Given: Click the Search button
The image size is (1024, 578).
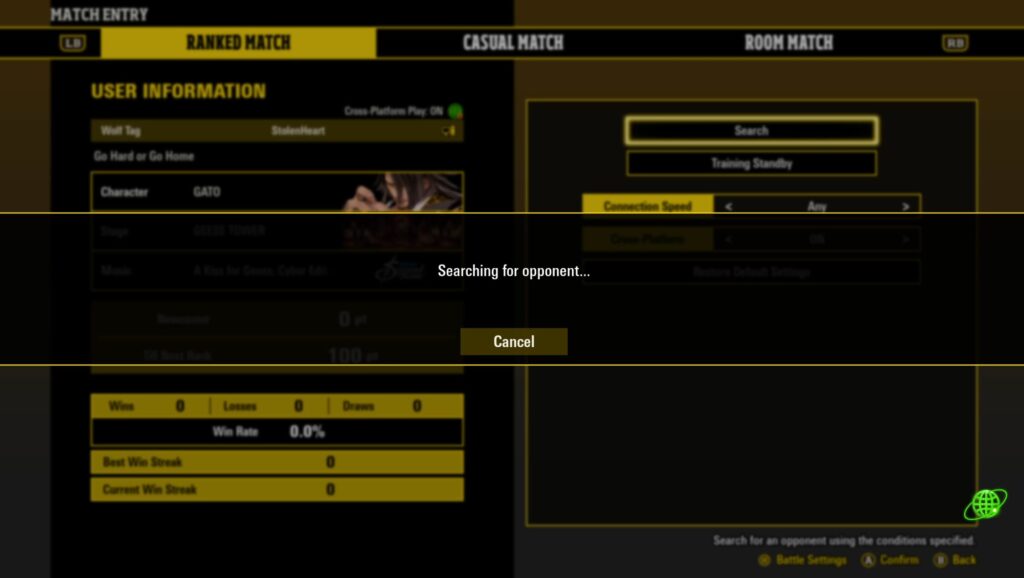Looking at the screenshot, I should (751, 130).
